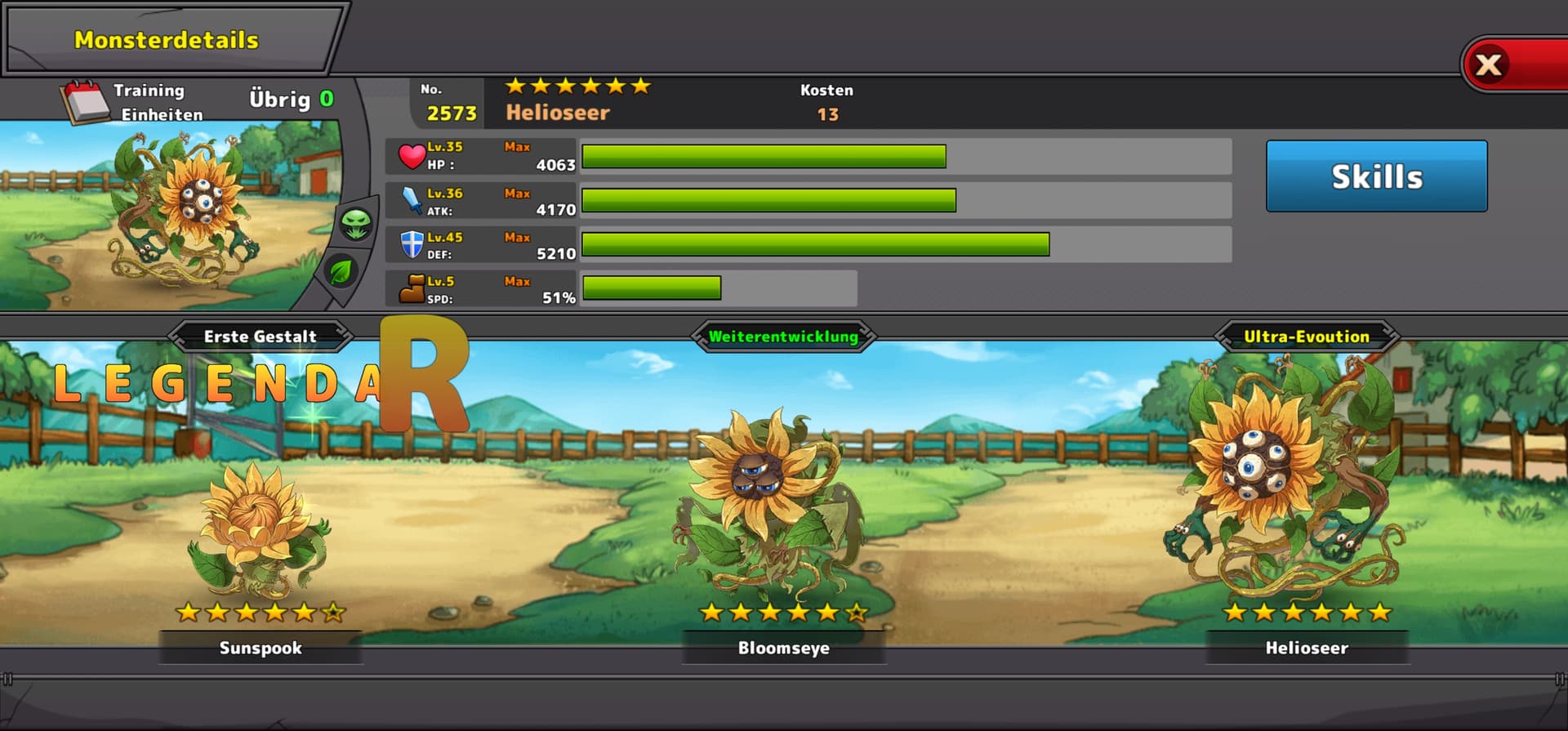View the Helioseer ultra evolution
1568x731 pixels.
pyautogui.click(x=1305, y=490)
